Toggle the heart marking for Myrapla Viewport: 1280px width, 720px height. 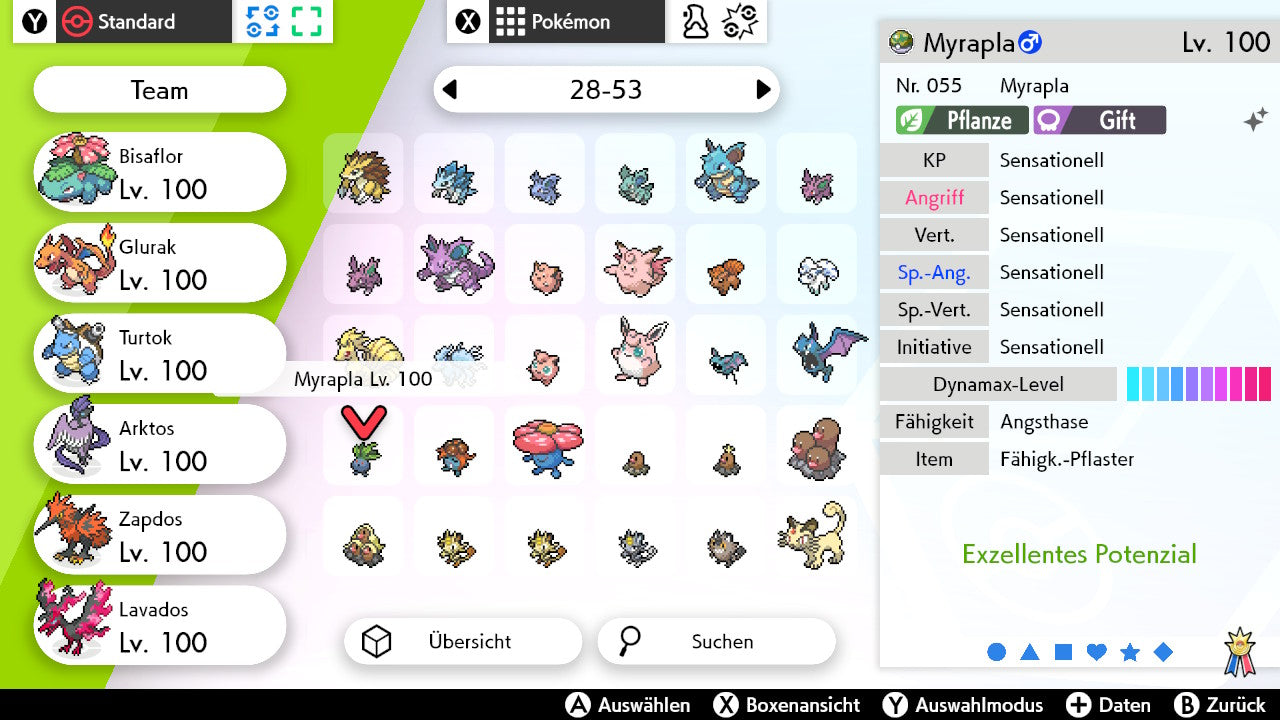tap(1096, 651)
